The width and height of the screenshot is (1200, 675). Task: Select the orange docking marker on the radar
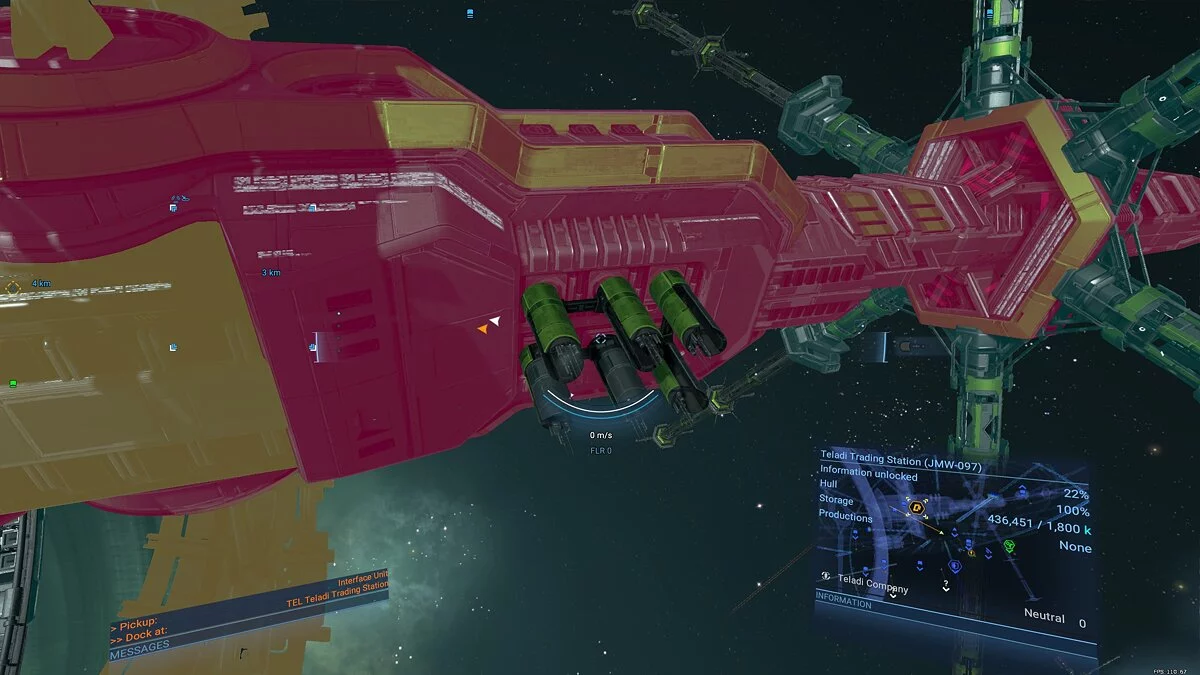[x=916, y=508]
